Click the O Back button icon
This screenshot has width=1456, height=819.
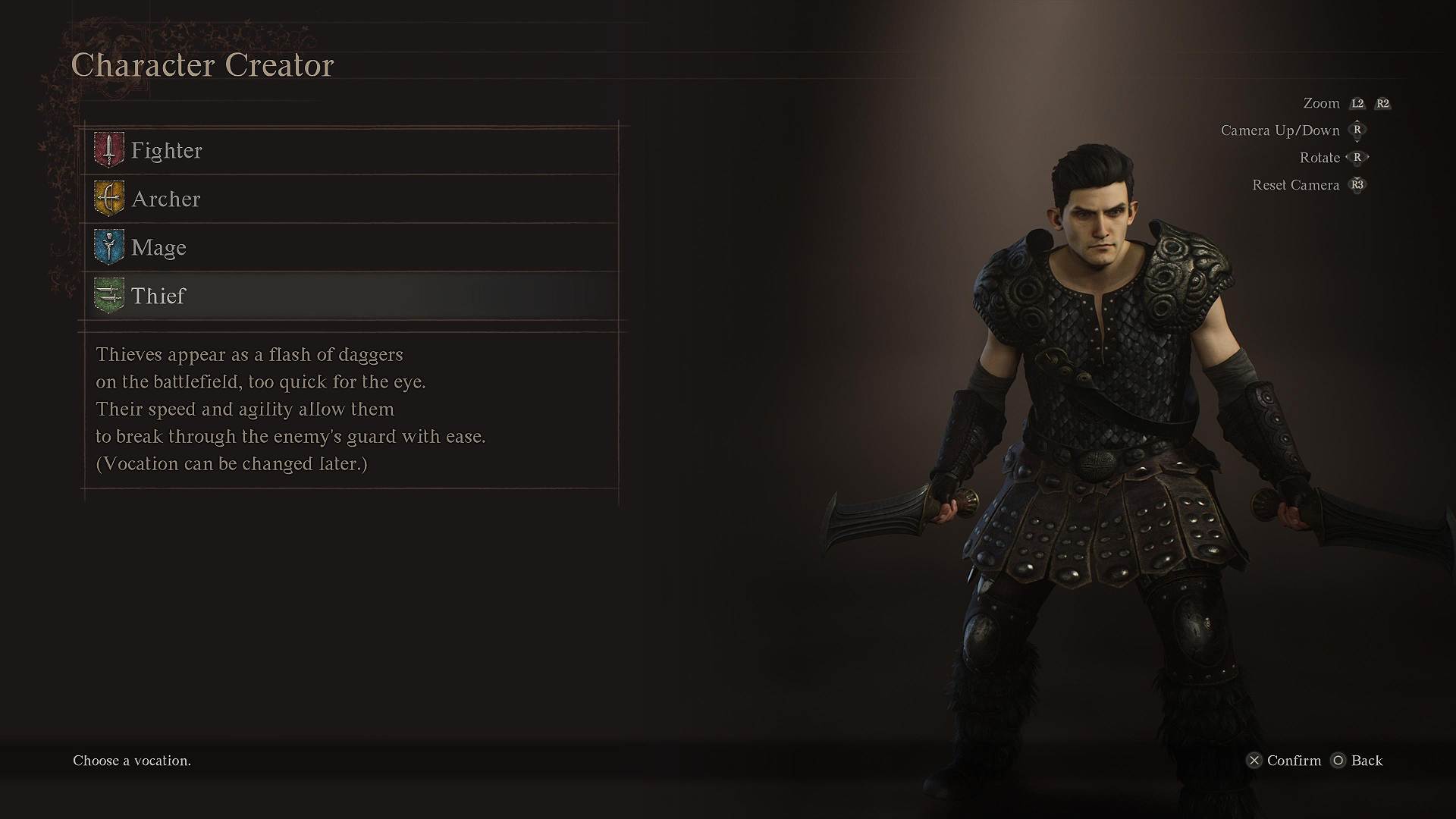click(1338, 761)
